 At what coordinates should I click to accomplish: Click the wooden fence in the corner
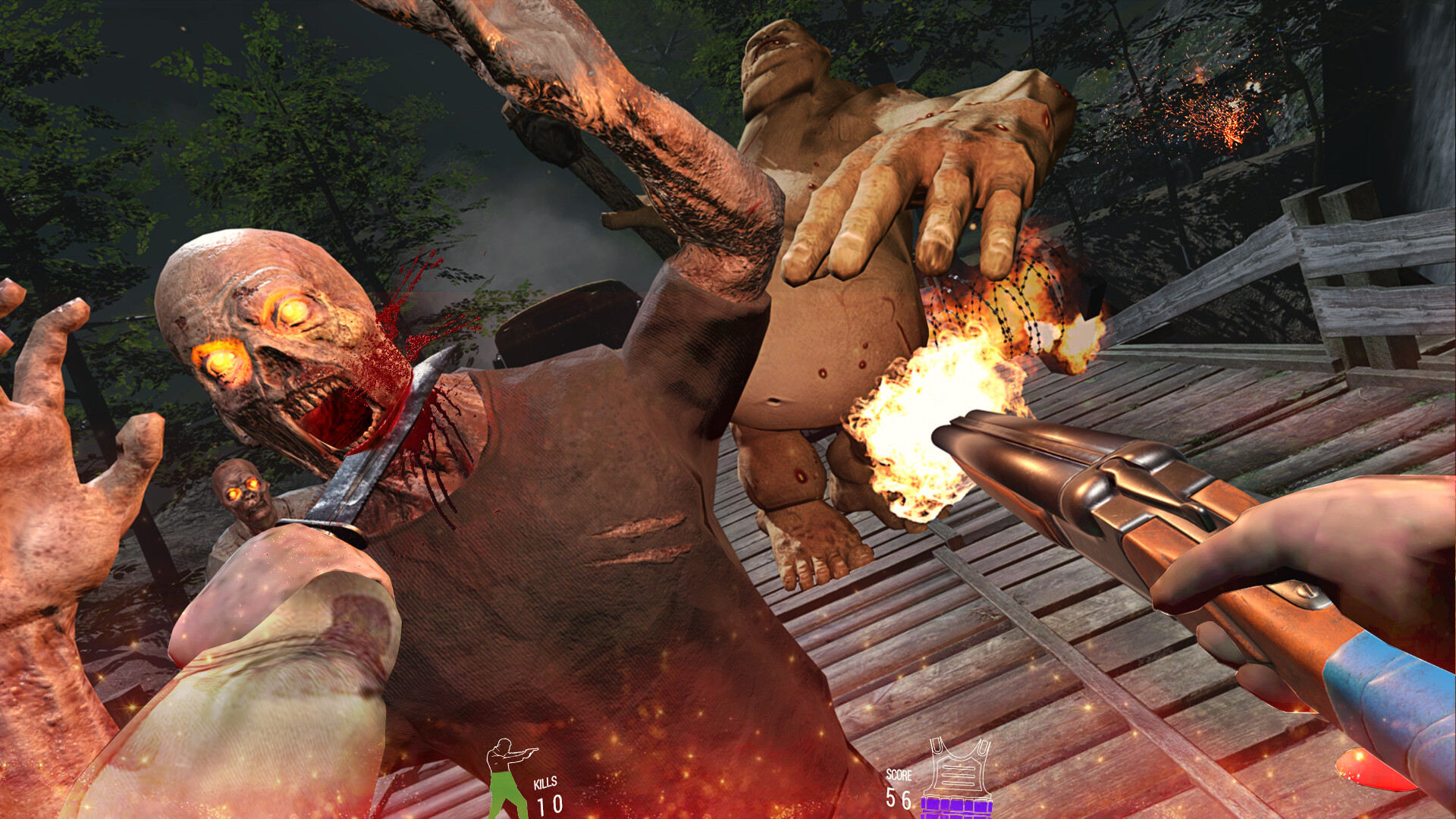click(1357, 250)
